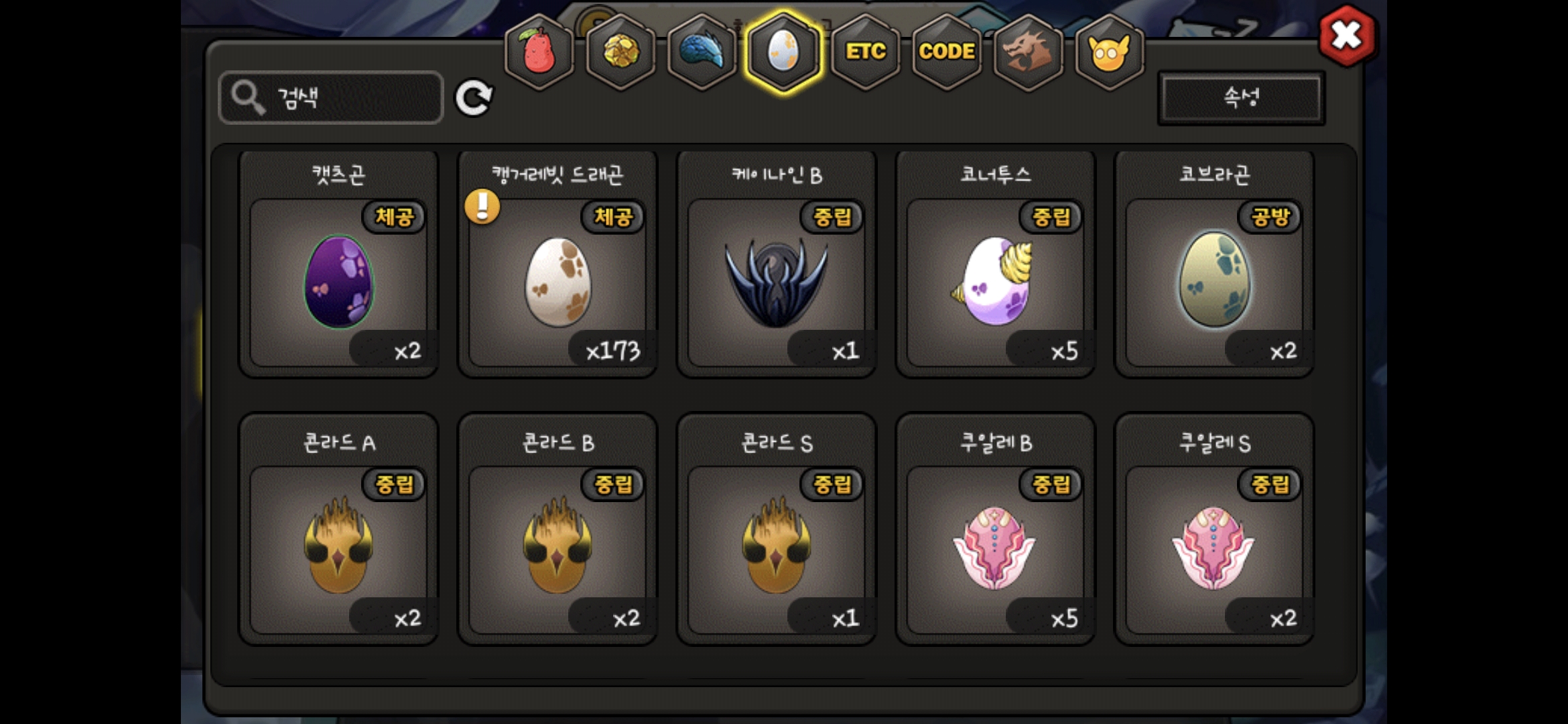
Task: Switch to the red fruit food tab
Action: (539, 52)
